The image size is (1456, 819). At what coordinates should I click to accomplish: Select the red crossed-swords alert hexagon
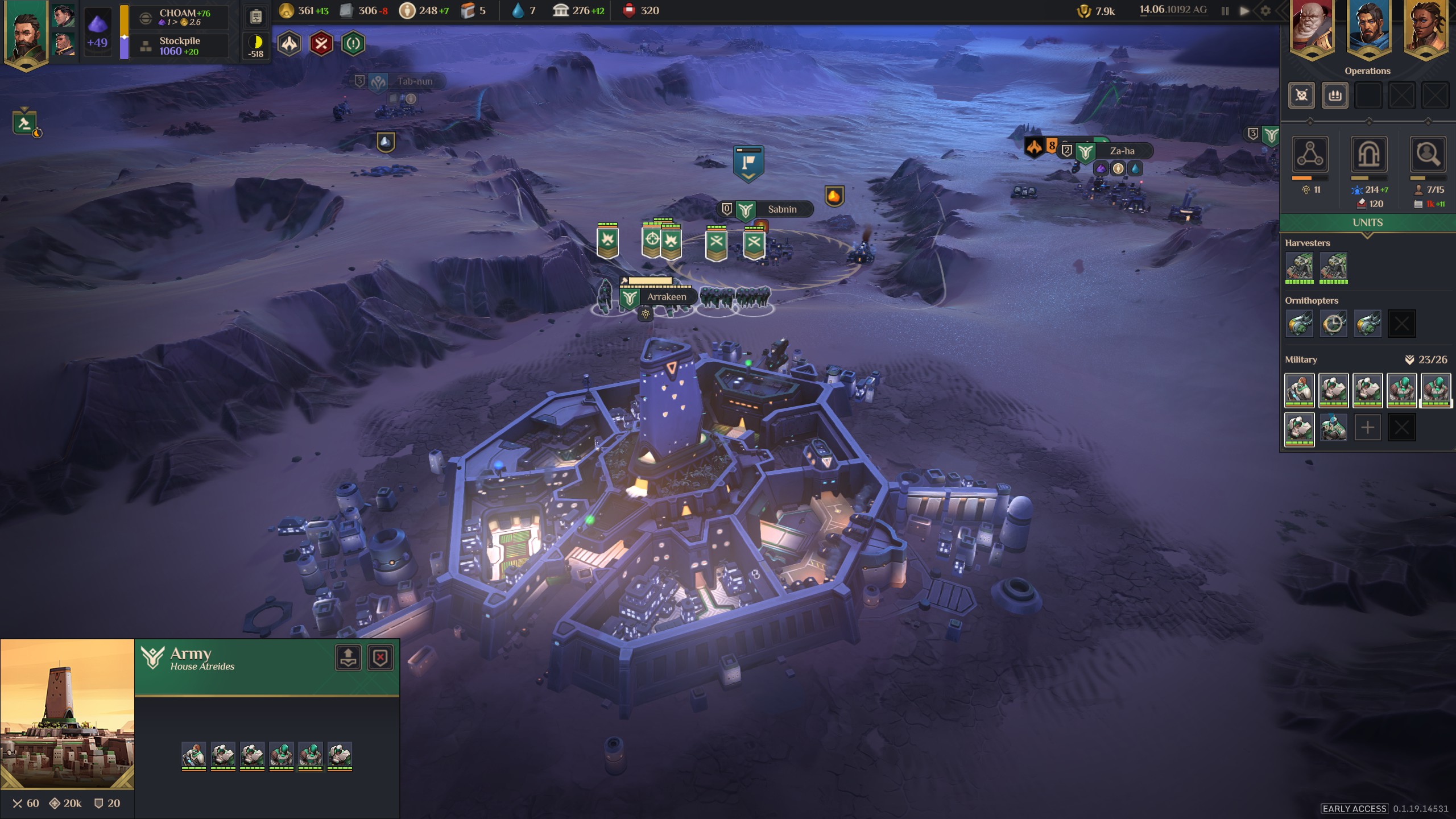click(321, 44)
